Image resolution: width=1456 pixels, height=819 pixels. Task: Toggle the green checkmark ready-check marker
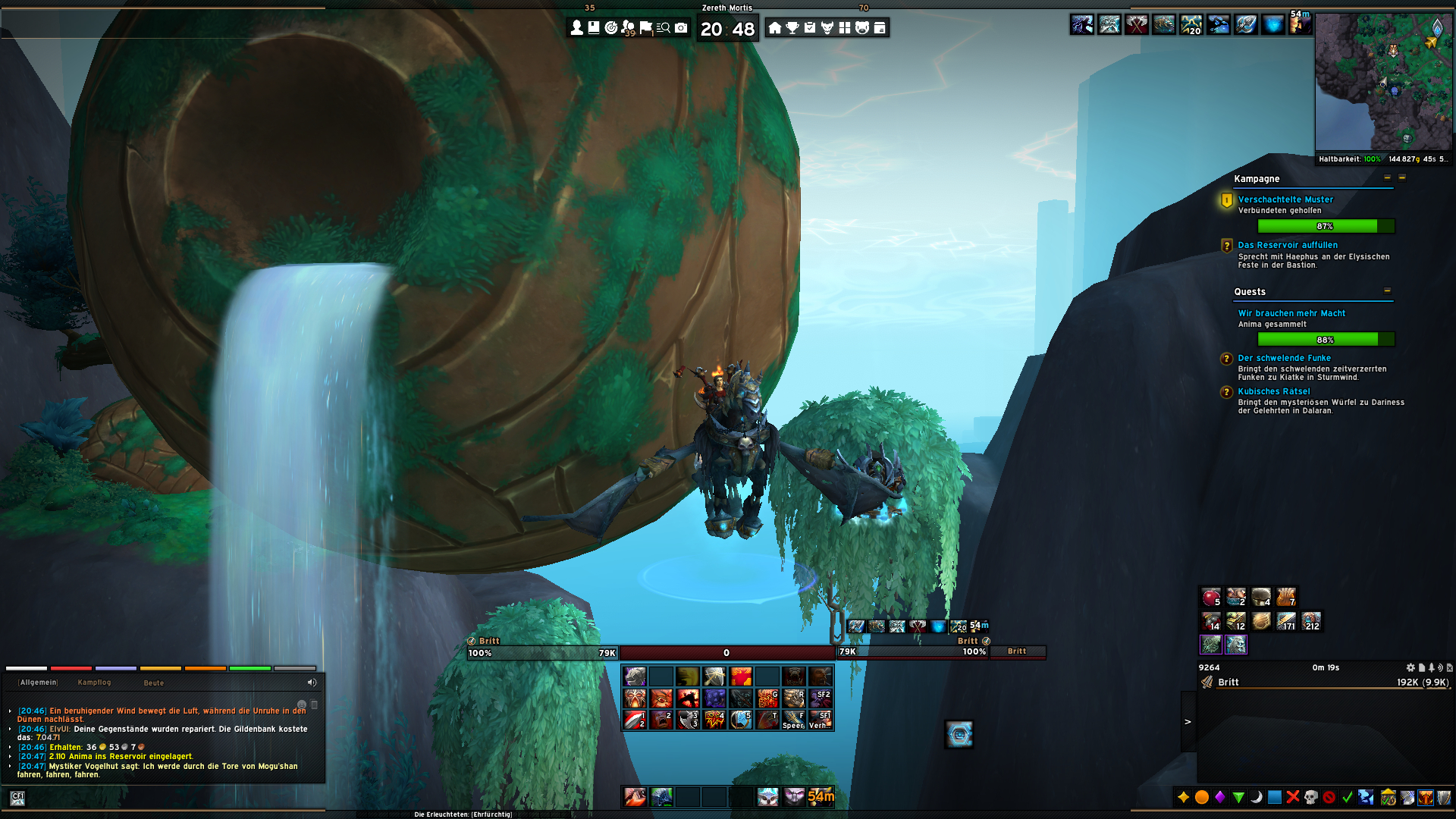tap(1347, 798)
